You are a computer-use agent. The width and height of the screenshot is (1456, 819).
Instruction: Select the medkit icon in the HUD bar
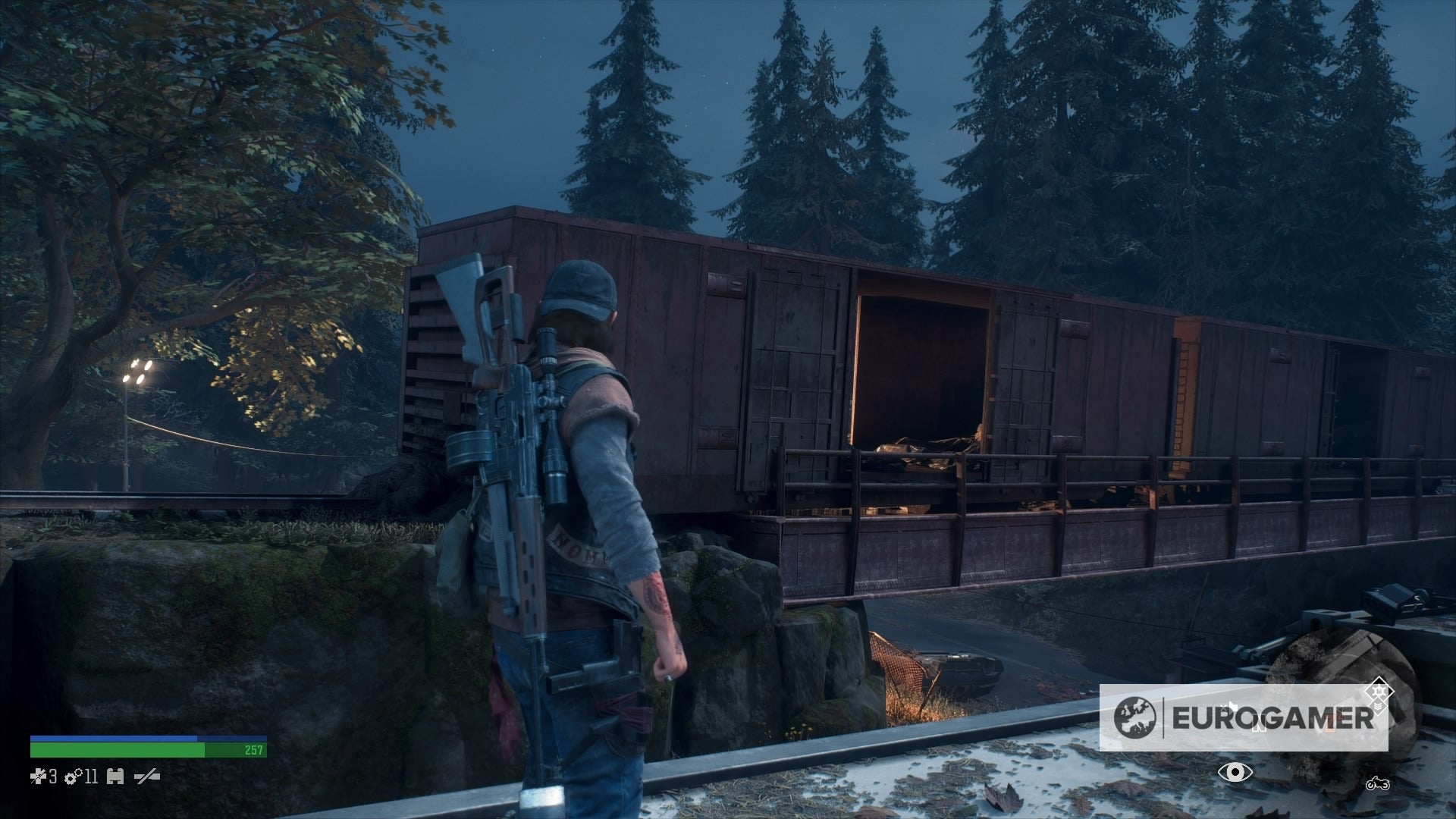coord(38,777)
